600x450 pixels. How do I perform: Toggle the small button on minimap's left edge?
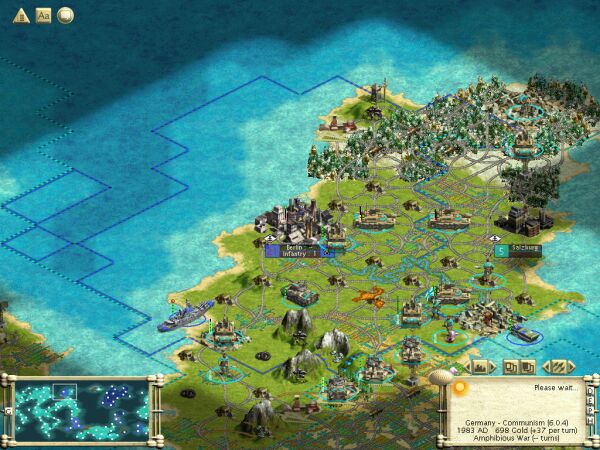[x=8, y=409]
